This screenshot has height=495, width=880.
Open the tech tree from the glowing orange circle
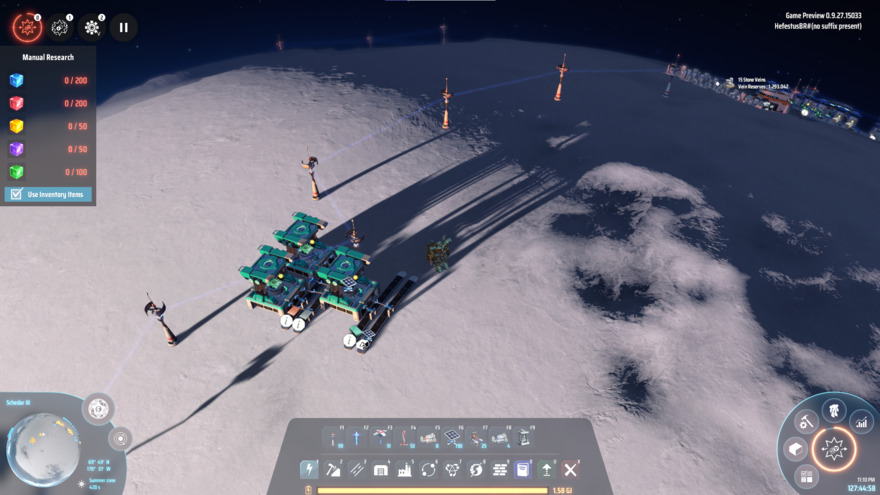click(833, 449)
